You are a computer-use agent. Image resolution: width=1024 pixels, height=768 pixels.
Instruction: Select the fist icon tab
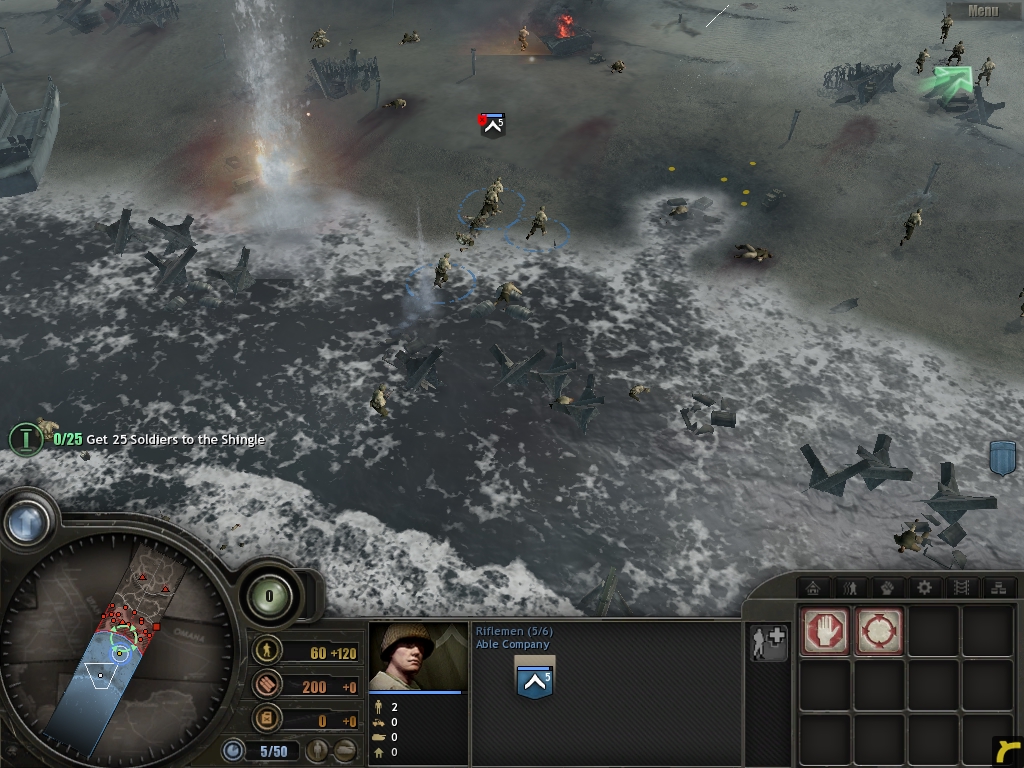[887, 587]
